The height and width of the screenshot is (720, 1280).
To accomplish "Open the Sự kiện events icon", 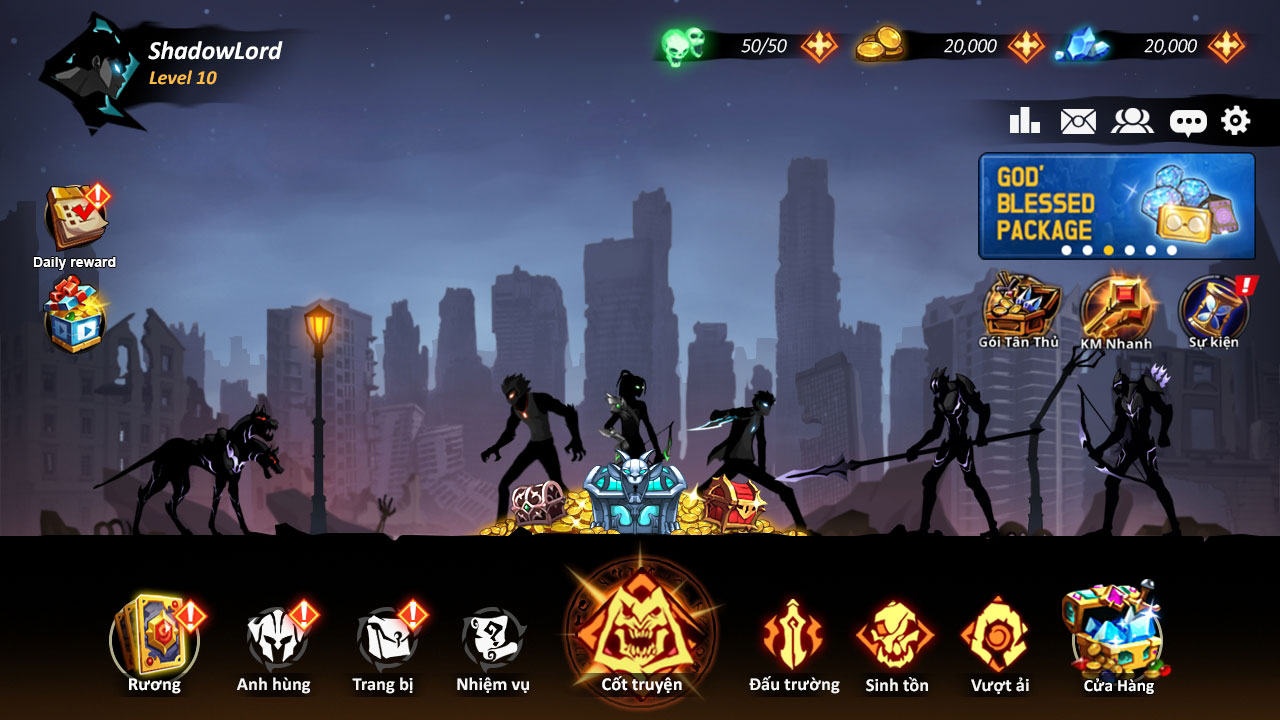I will tap(1213, 308).
